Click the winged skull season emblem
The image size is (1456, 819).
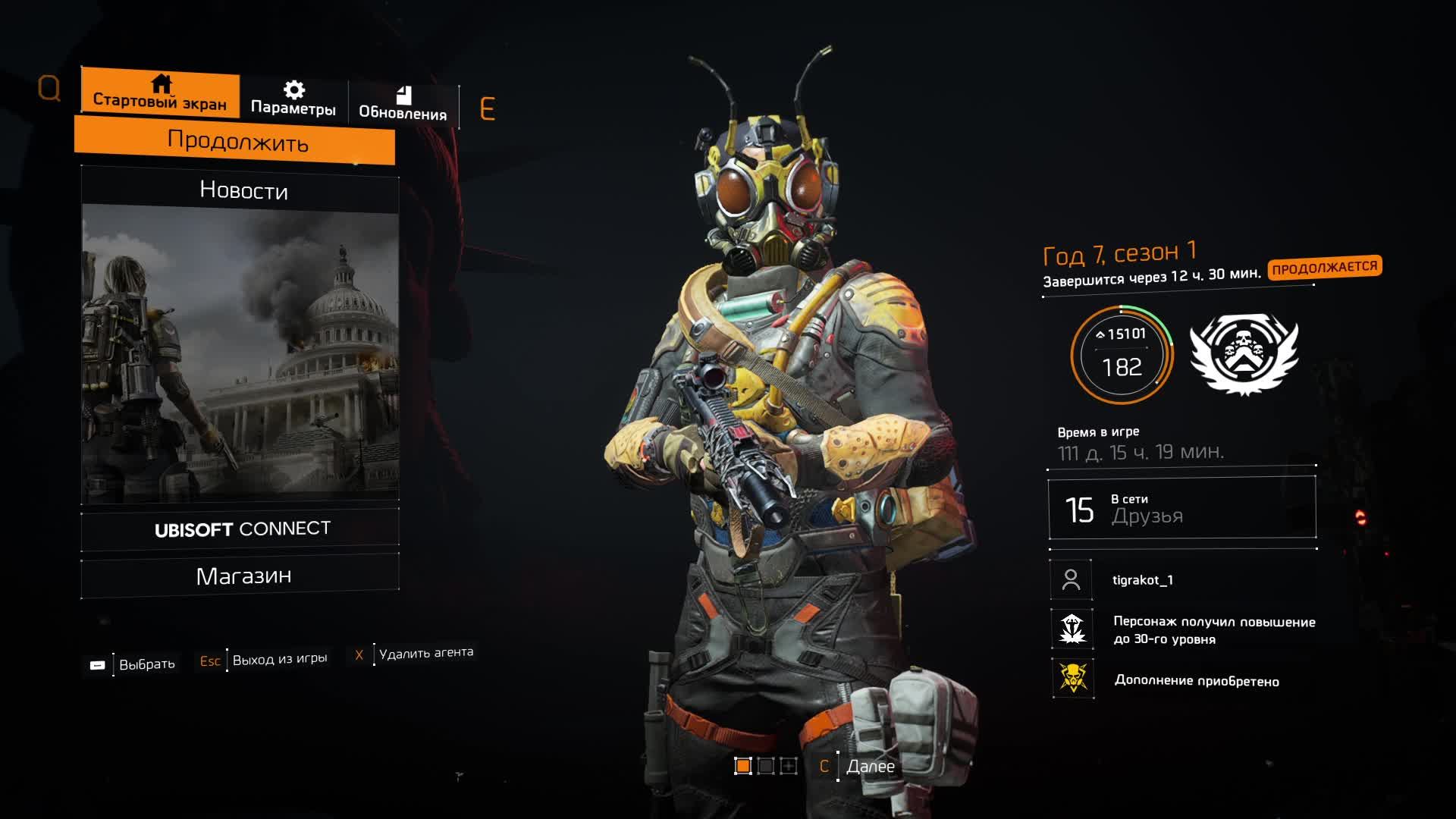(1244, 353)
